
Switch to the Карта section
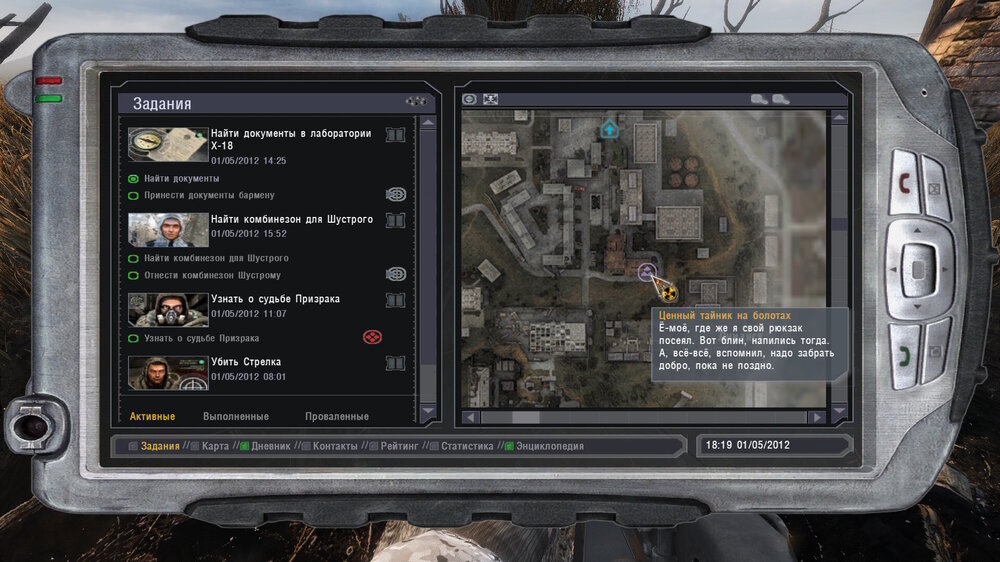click(x=215, y=446)
